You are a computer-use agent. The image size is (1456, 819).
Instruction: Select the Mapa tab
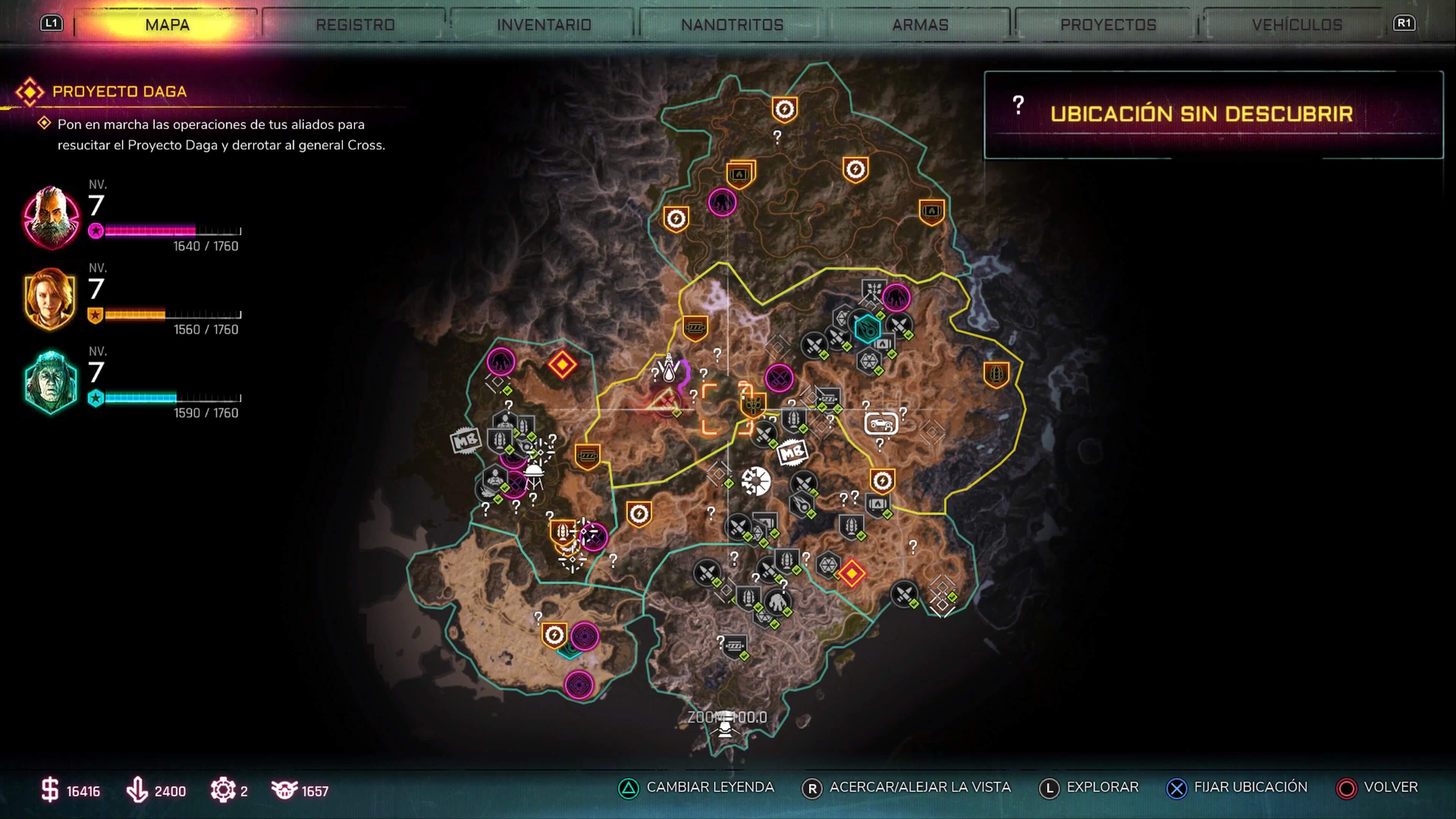click(167, 25)
